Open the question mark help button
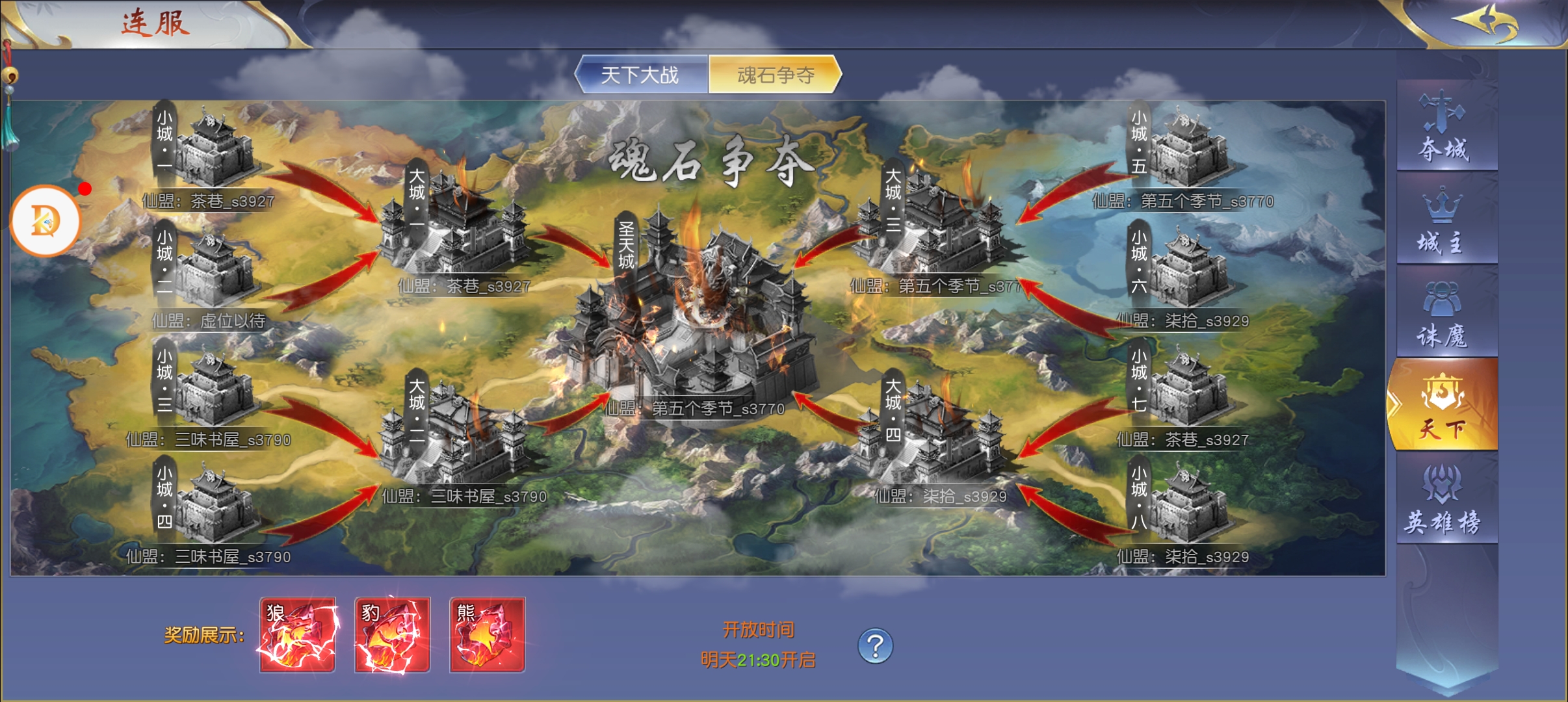 click(875, 645)
